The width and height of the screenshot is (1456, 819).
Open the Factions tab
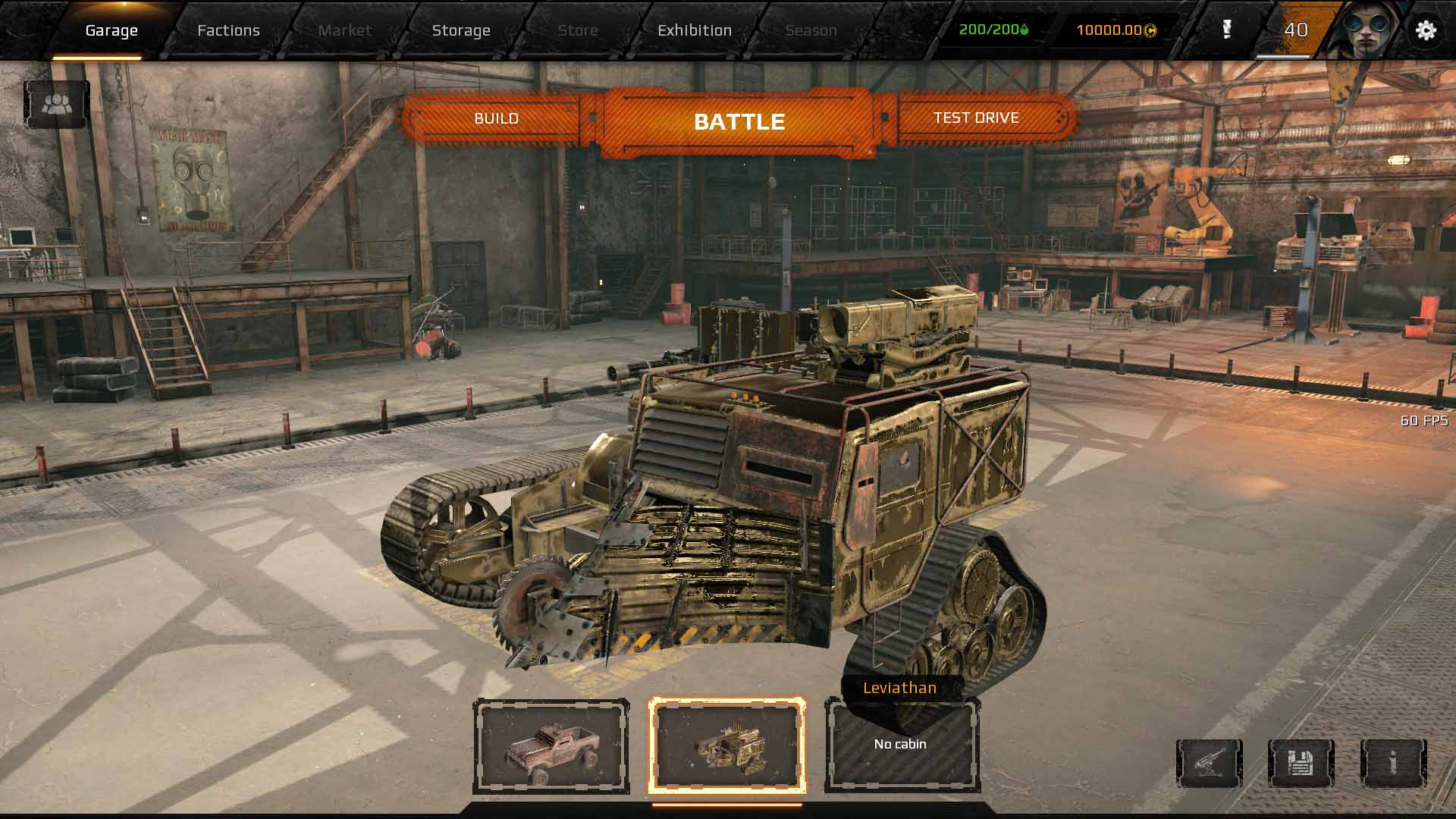[228, 30]
